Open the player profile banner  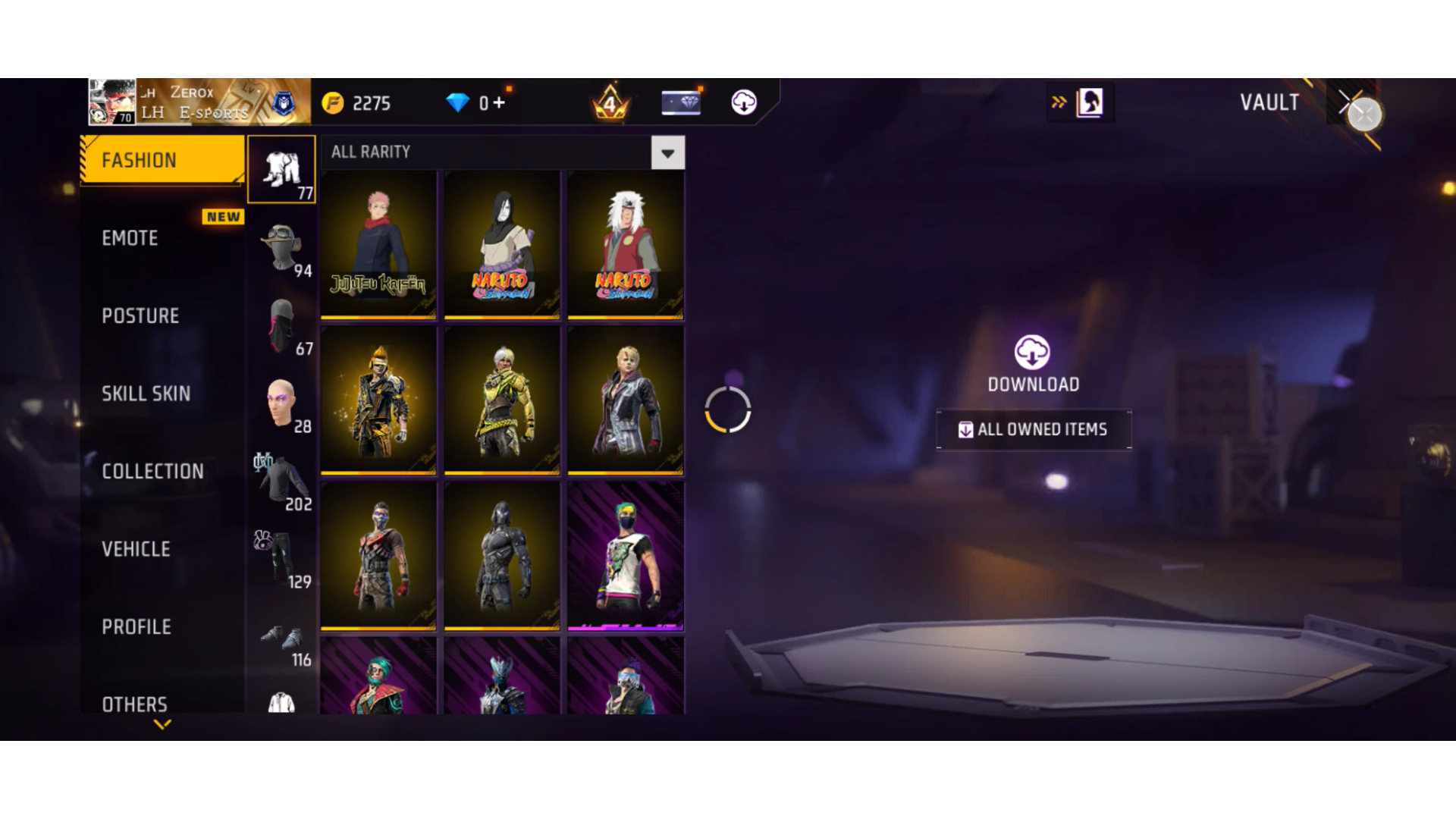click(x=199, y=102)
